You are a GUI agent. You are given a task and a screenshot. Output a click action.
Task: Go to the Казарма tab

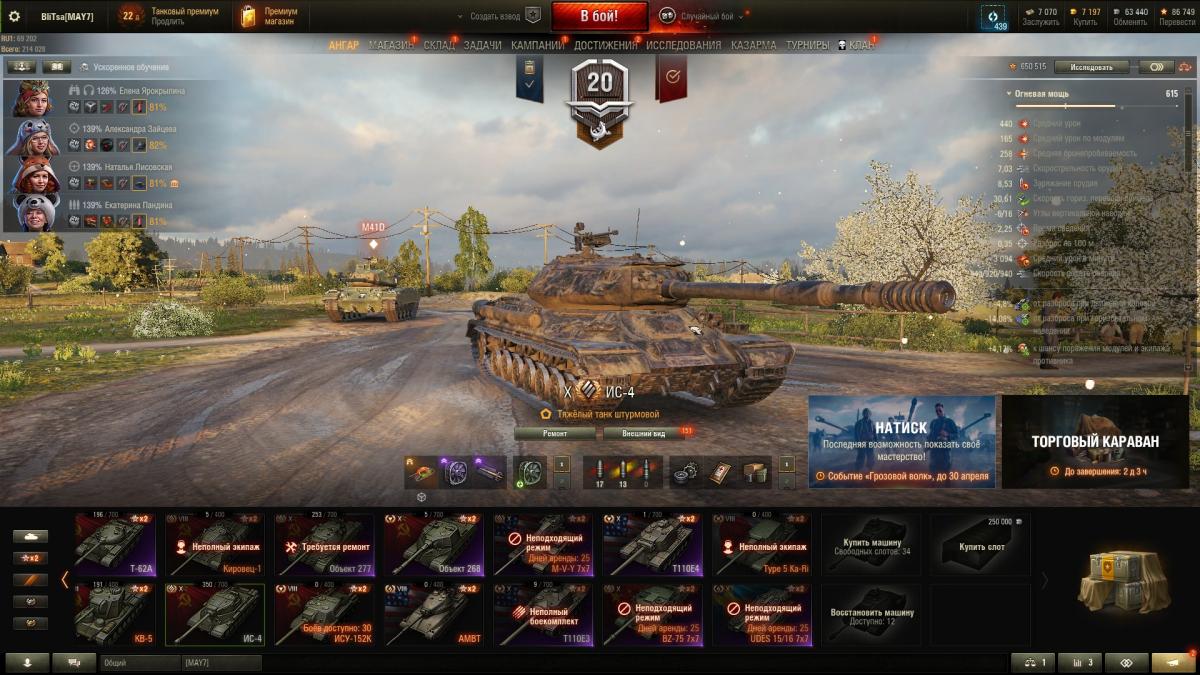pos(753,45)
